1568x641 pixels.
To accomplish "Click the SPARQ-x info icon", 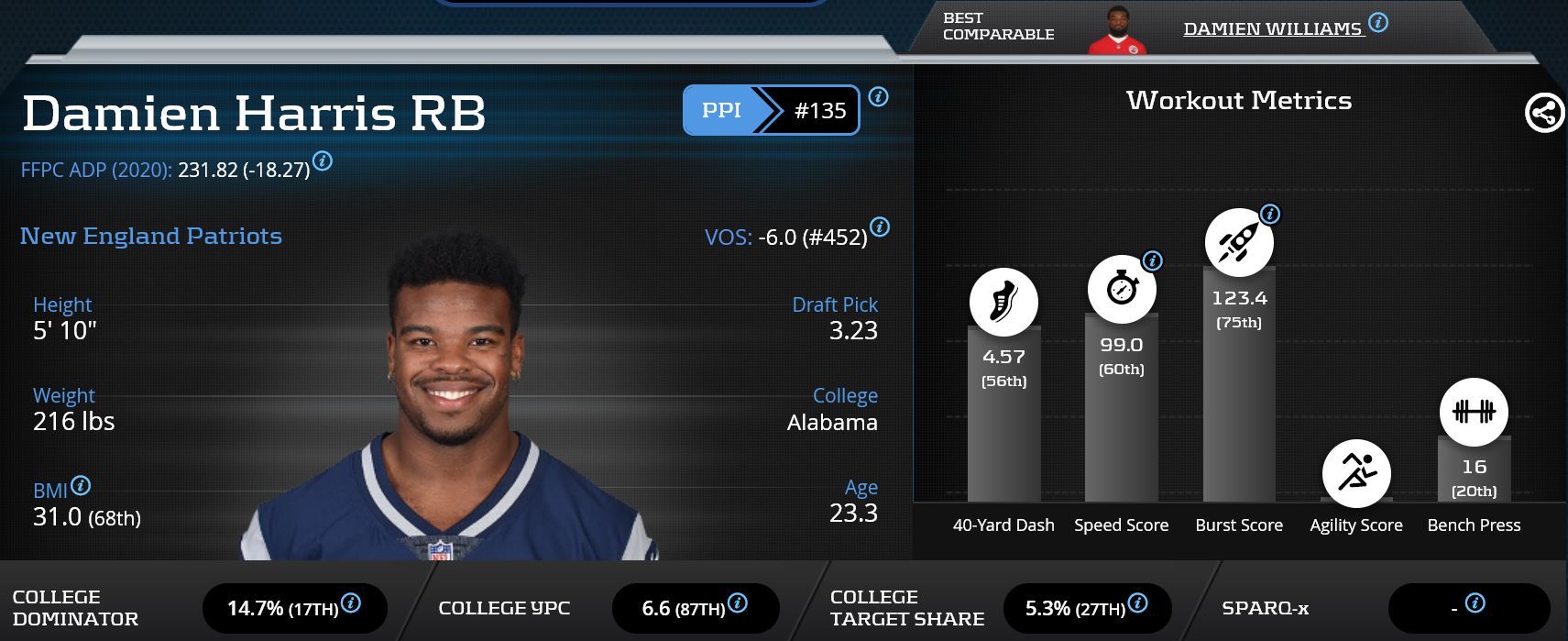I will pyautogui.click(x=1475, y=603).
